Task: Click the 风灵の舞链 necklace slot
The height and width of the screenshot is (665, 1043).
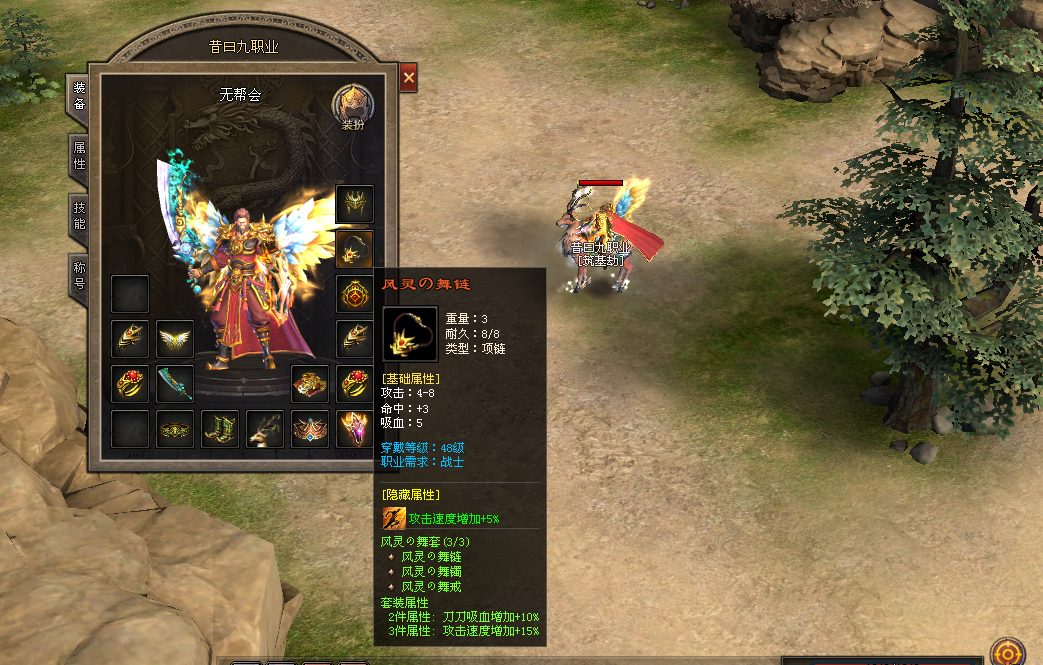Action: click(355, 249)
